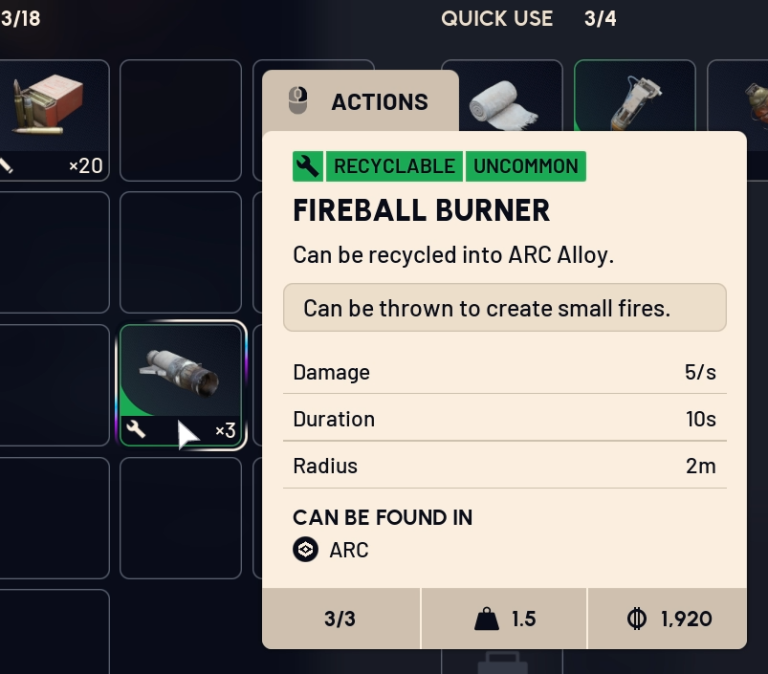Screen dimensions: 768x674
Task: Select the Fireball Burner inventory slot
Action: tap(181, 383)
